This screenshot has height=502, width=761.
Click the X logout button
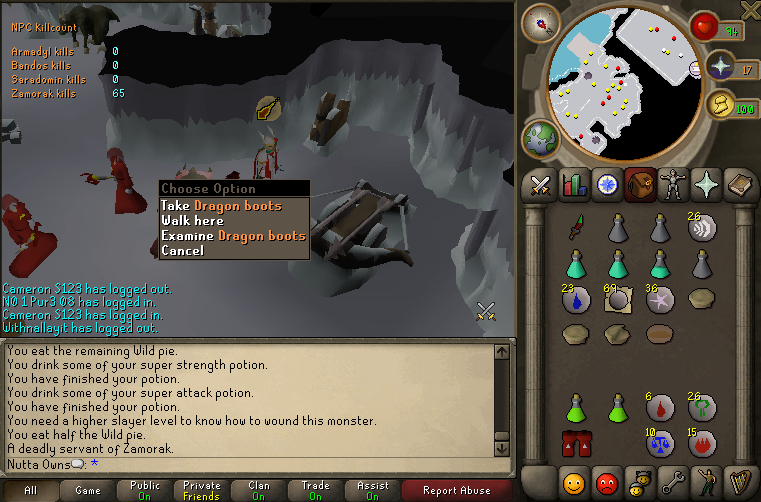pyautogui.click(x=749, y=9)
